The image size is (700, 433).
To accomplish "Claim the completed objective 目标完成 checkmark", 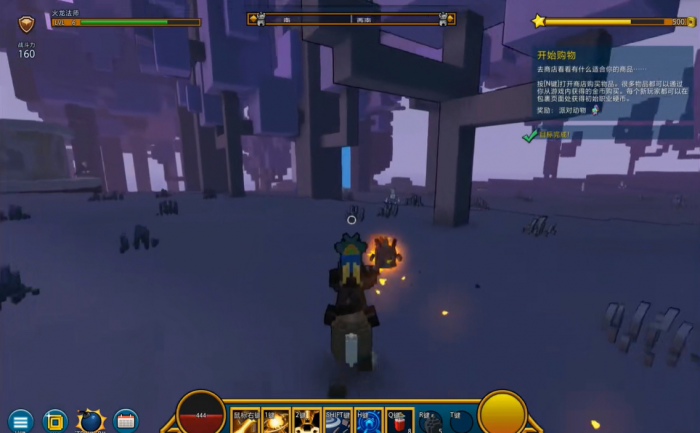I will click(x=530, y=134).
